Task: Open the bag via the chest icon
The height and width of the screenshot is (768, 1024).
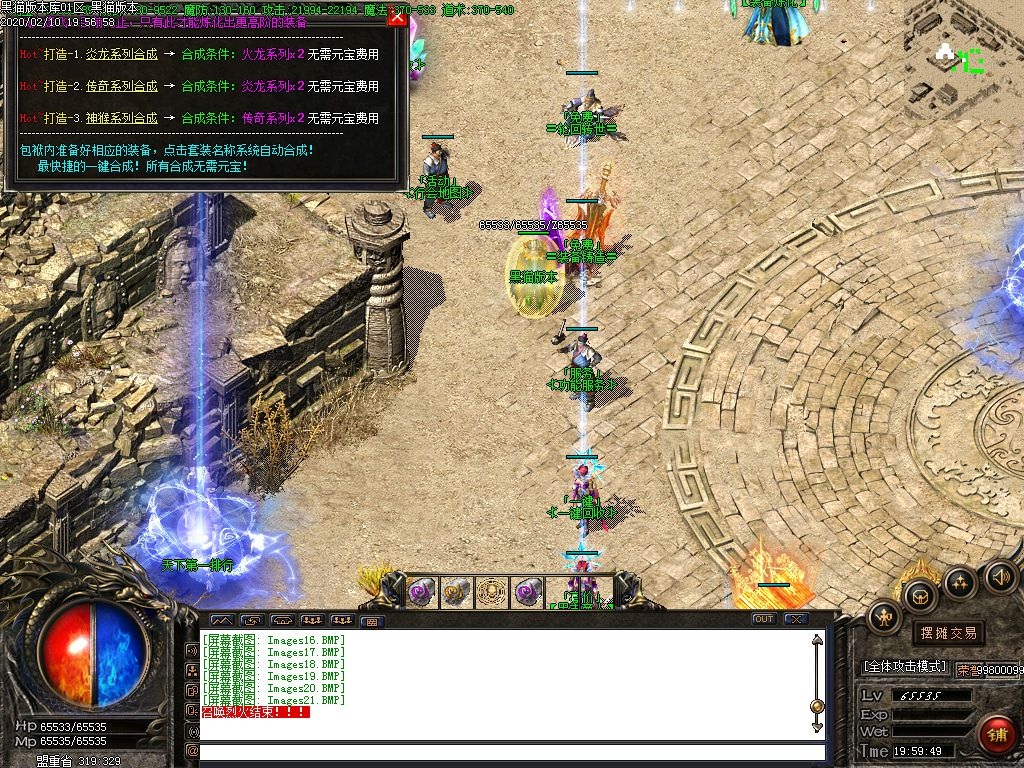Action: point(919,595)
